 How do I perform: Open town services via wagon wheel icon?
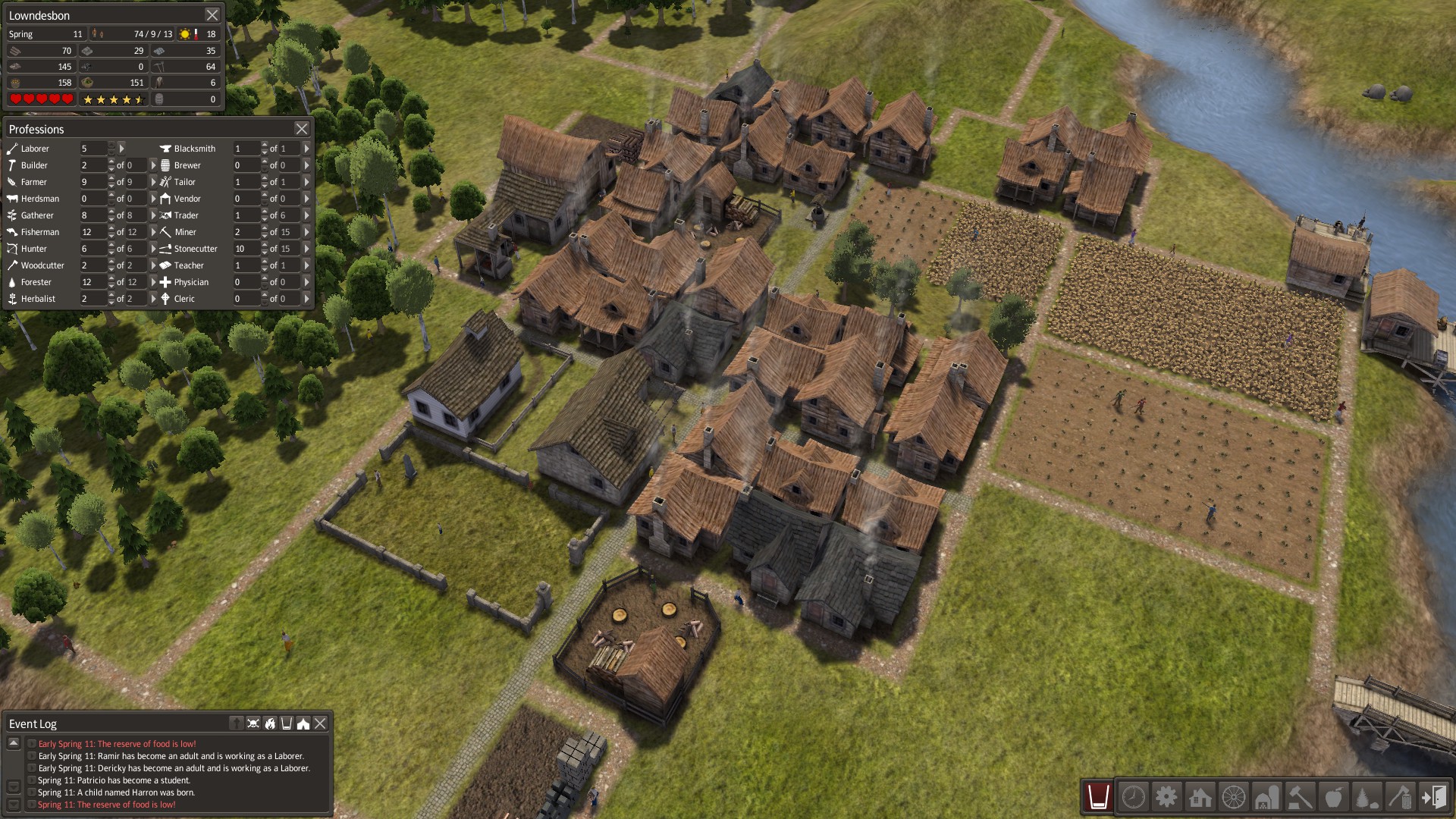[1233, 798]
